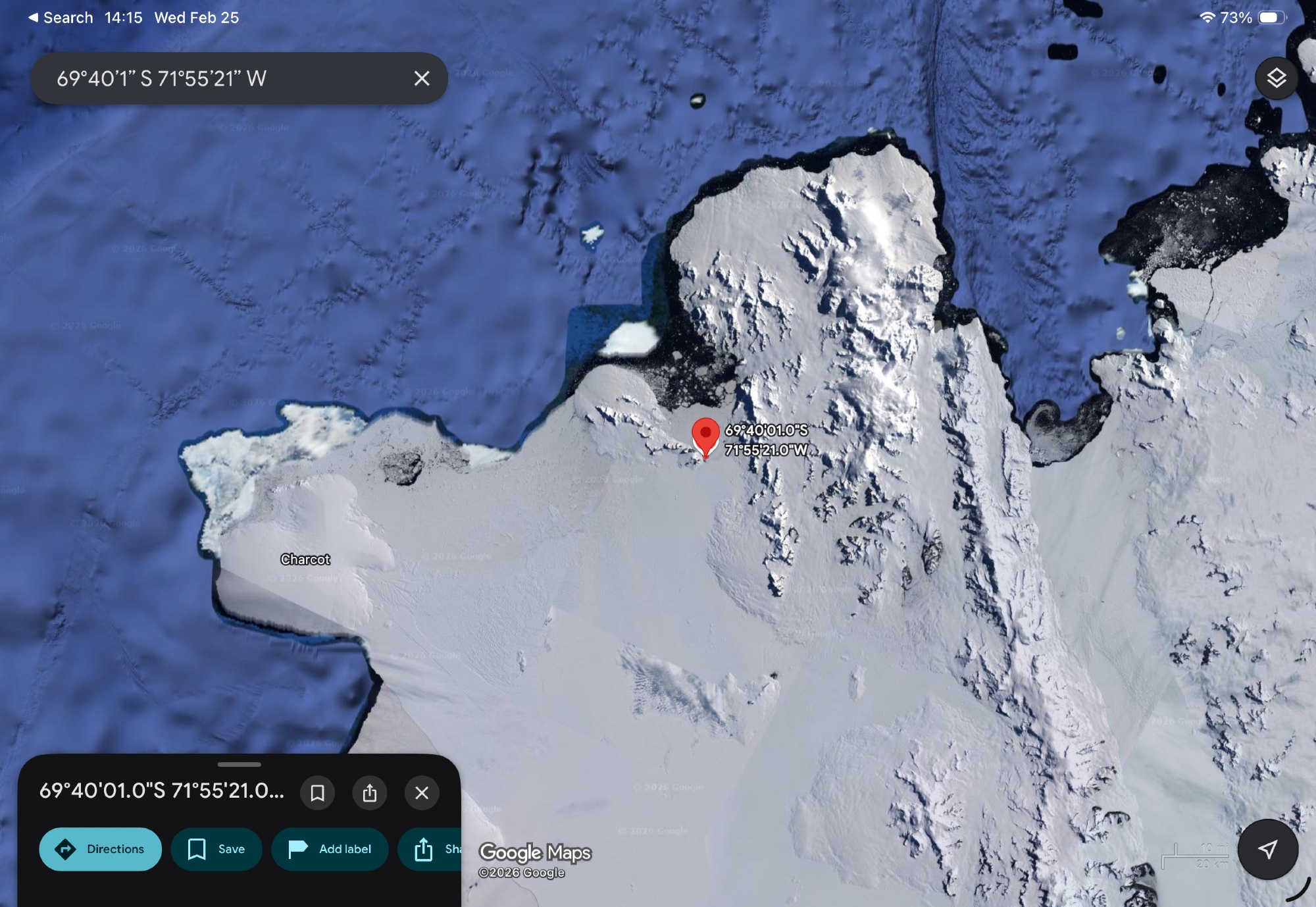Close the location info panel
The height and width of the screenshot is (907, 1316).
[x=422, y=792]
